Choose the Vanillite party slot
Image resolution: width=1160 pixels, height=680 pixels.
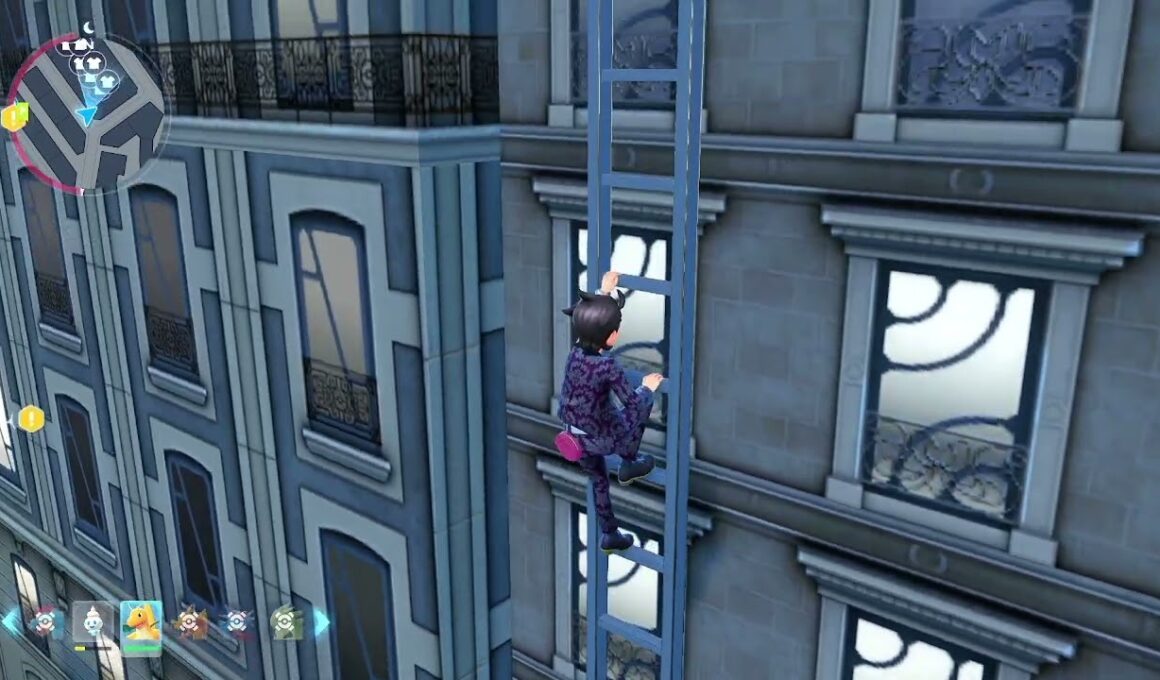tap(93, 622)
